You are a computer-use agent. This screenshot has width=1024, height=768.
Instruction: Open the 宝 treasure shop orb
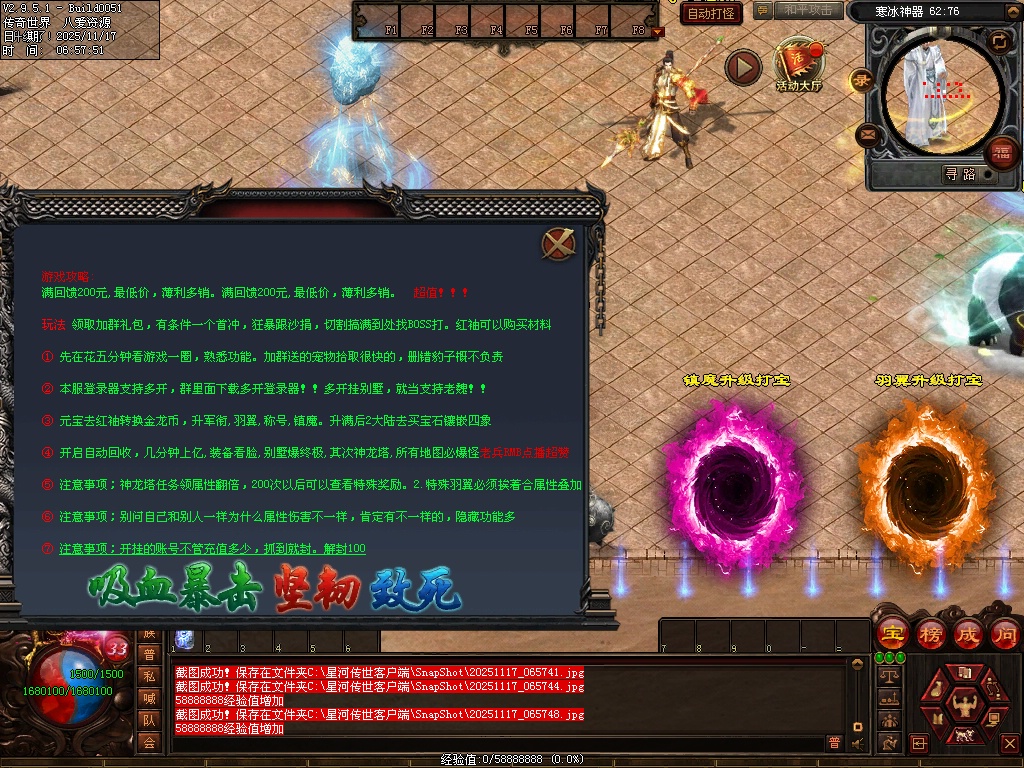892,633
